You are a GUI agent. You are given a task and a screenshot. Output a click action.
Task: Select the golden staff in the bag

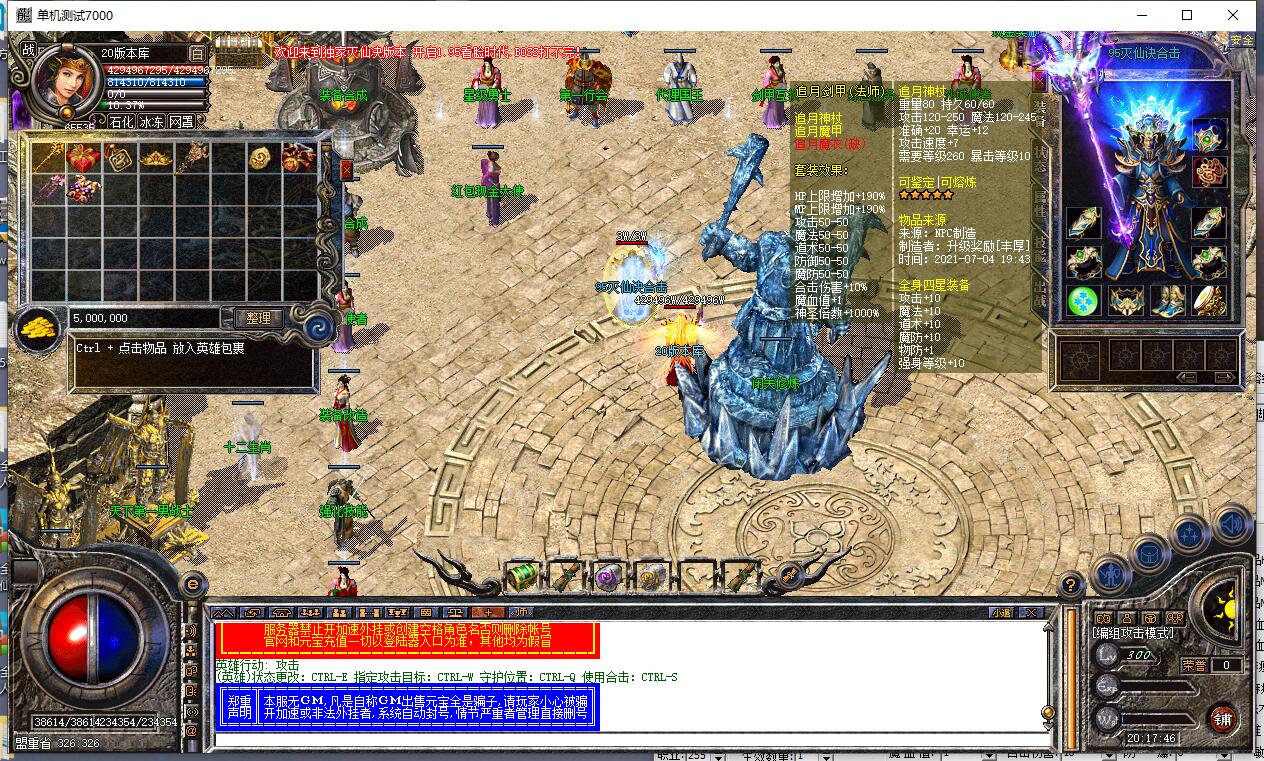[x=48, y=158]
